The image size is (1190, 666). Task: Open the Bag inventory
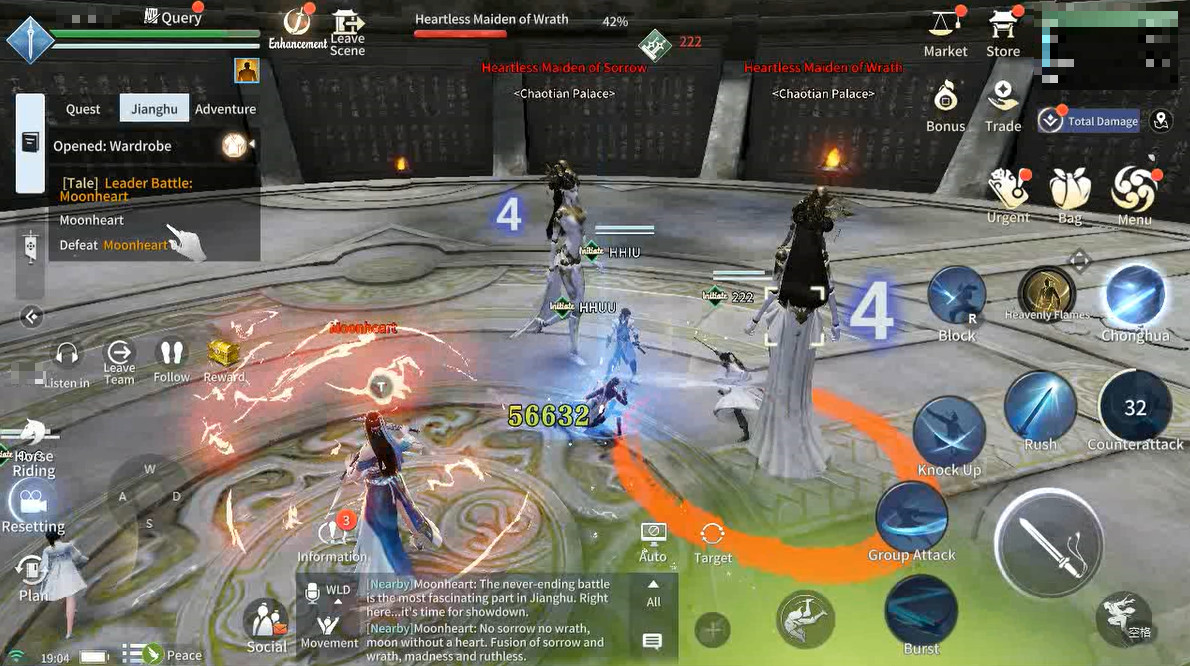pyautogui.click(x=1069, y=193)
